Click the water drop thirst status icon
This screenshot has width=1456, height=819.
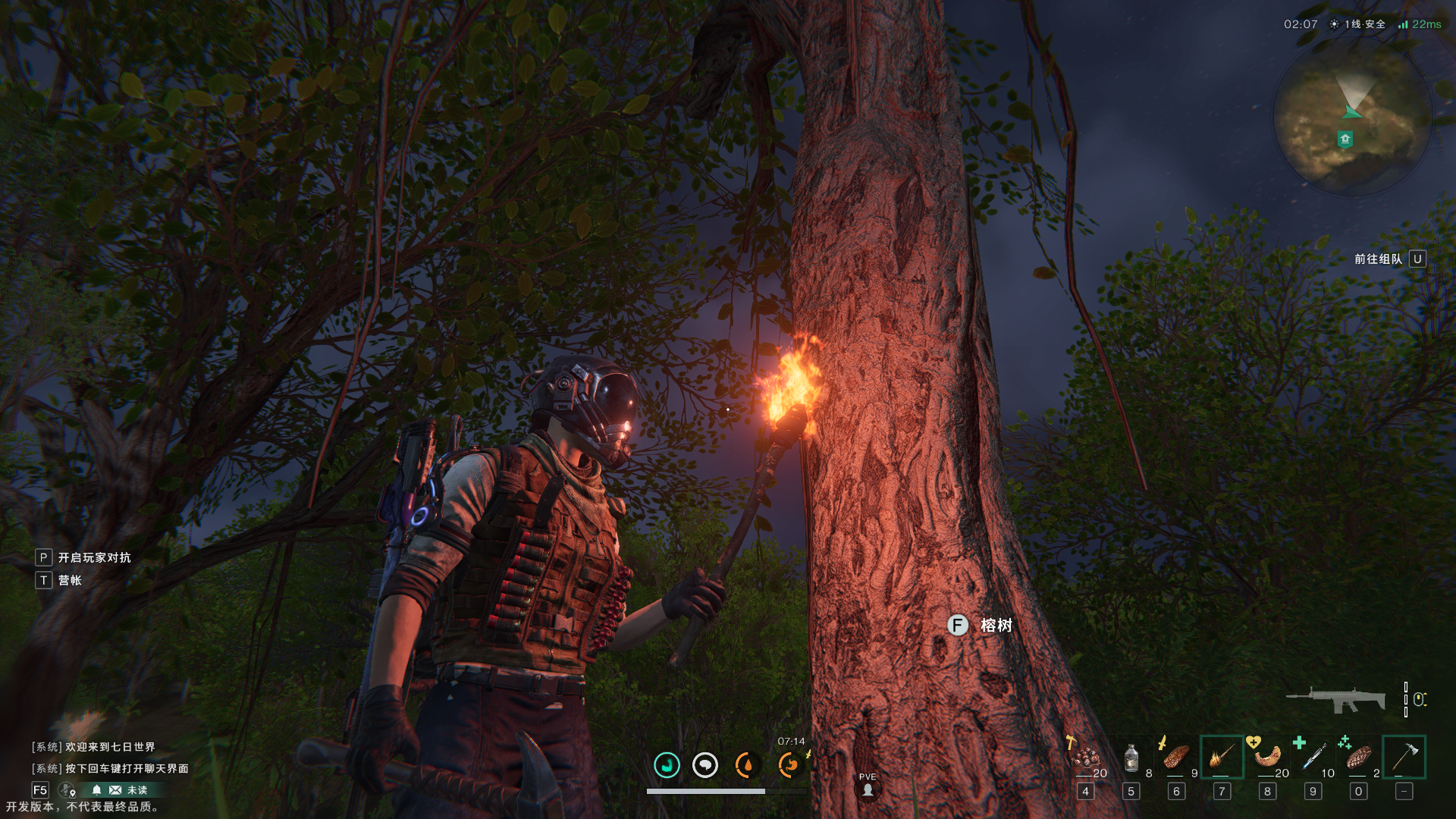coord(746,765)
